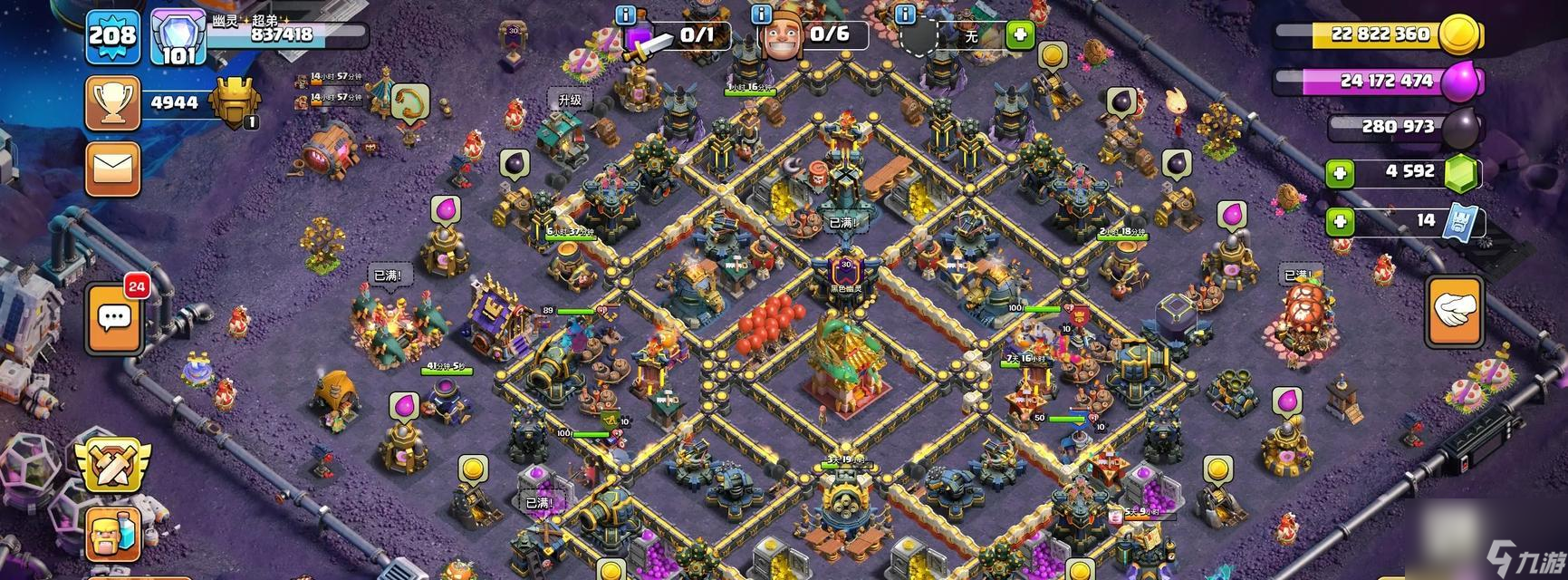Add raid tickets with the plus button
Image resolution: width=1568 pixels, height=580 pixels.
click(x=1340, y=221)
